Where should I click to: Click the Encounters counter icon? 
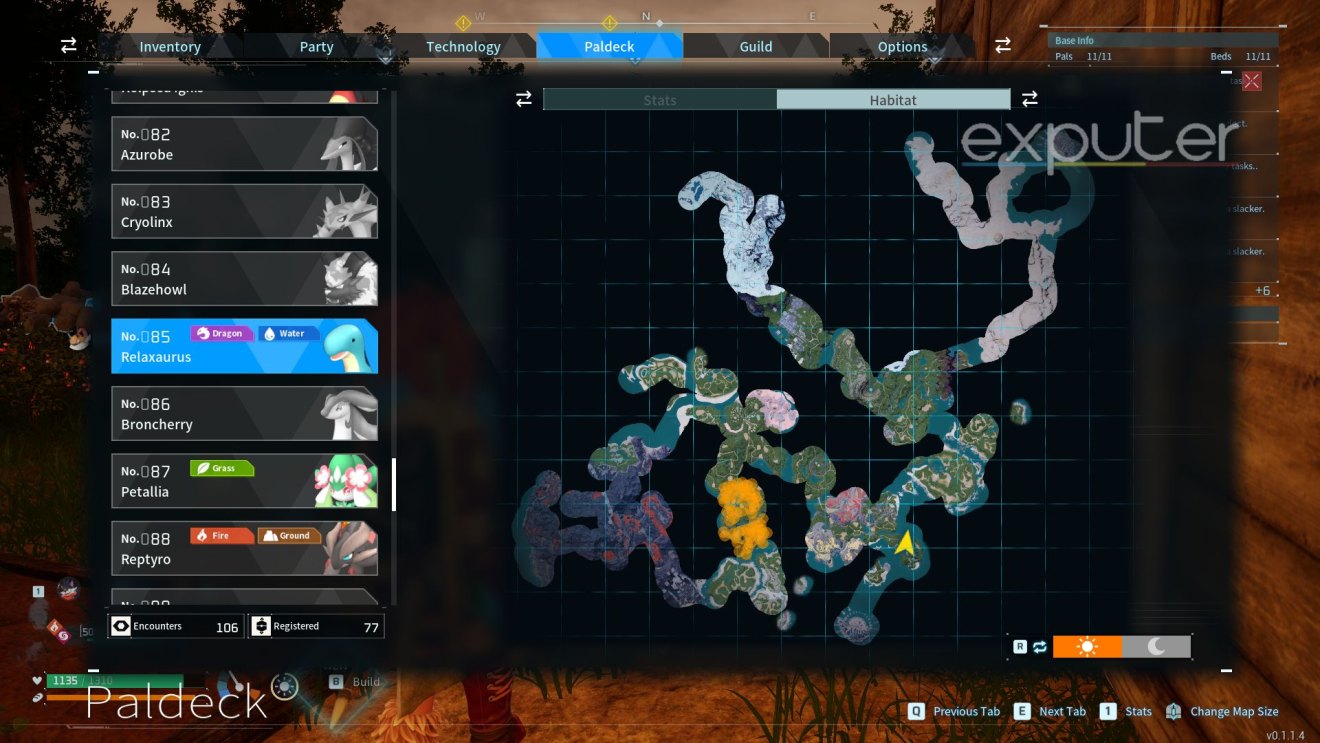123,625
